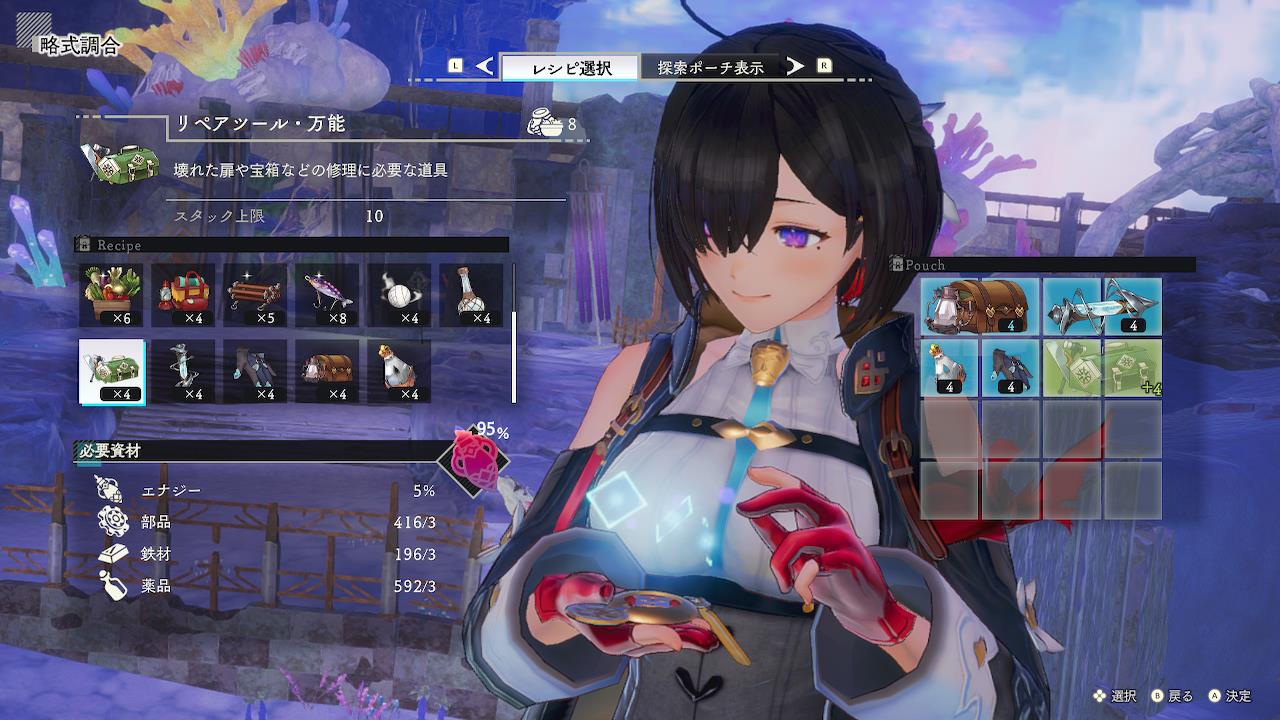Select the gold-capped white flask recipe
The width and height of the screenshot is (1280, 720).
coord(400,371)
